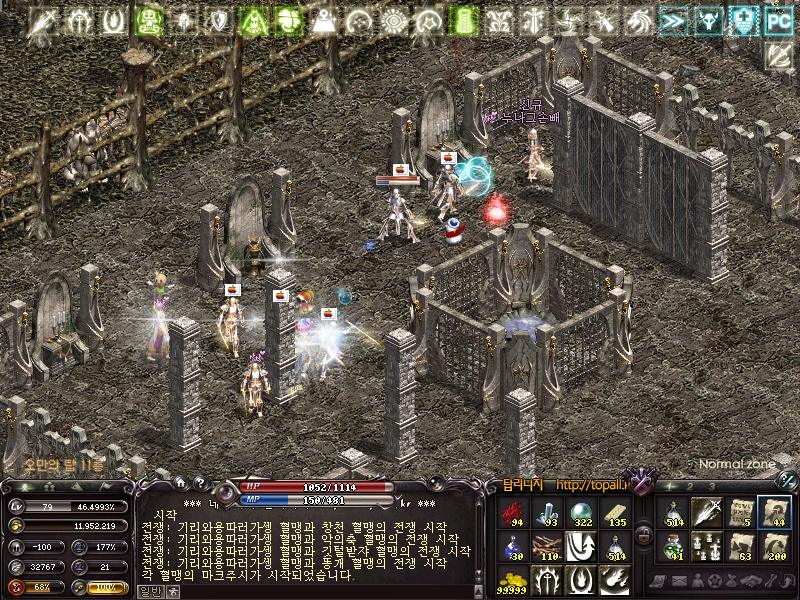The image size is (800, 600).
Task: Switch to hotbar page 2
Action: (689, 486)
